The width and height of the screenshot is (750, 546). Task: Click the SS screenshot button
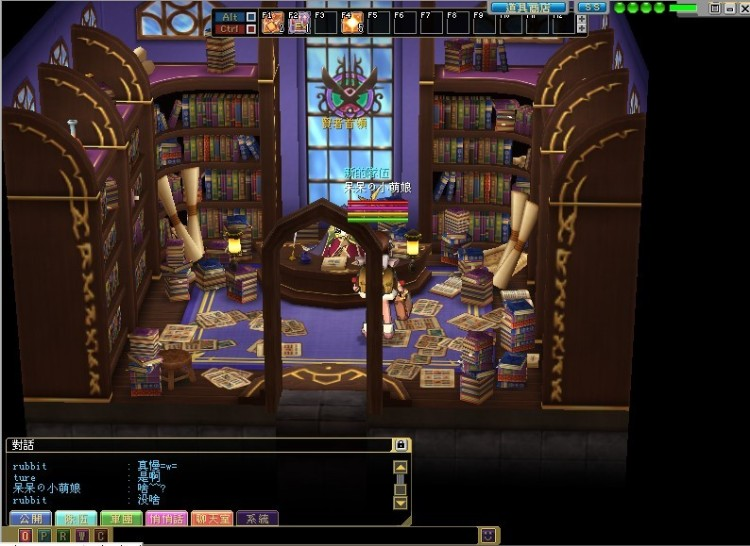(x=592, y=7)
